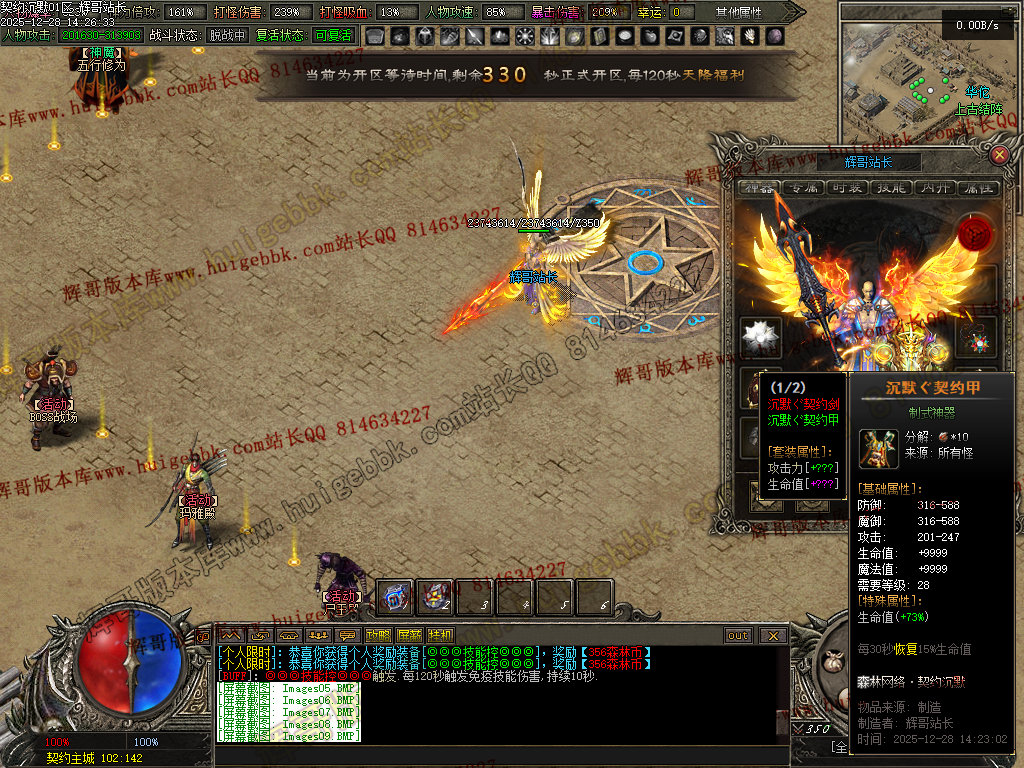
Task: Select the 属性 tab
Action: [x=977, y=188]
